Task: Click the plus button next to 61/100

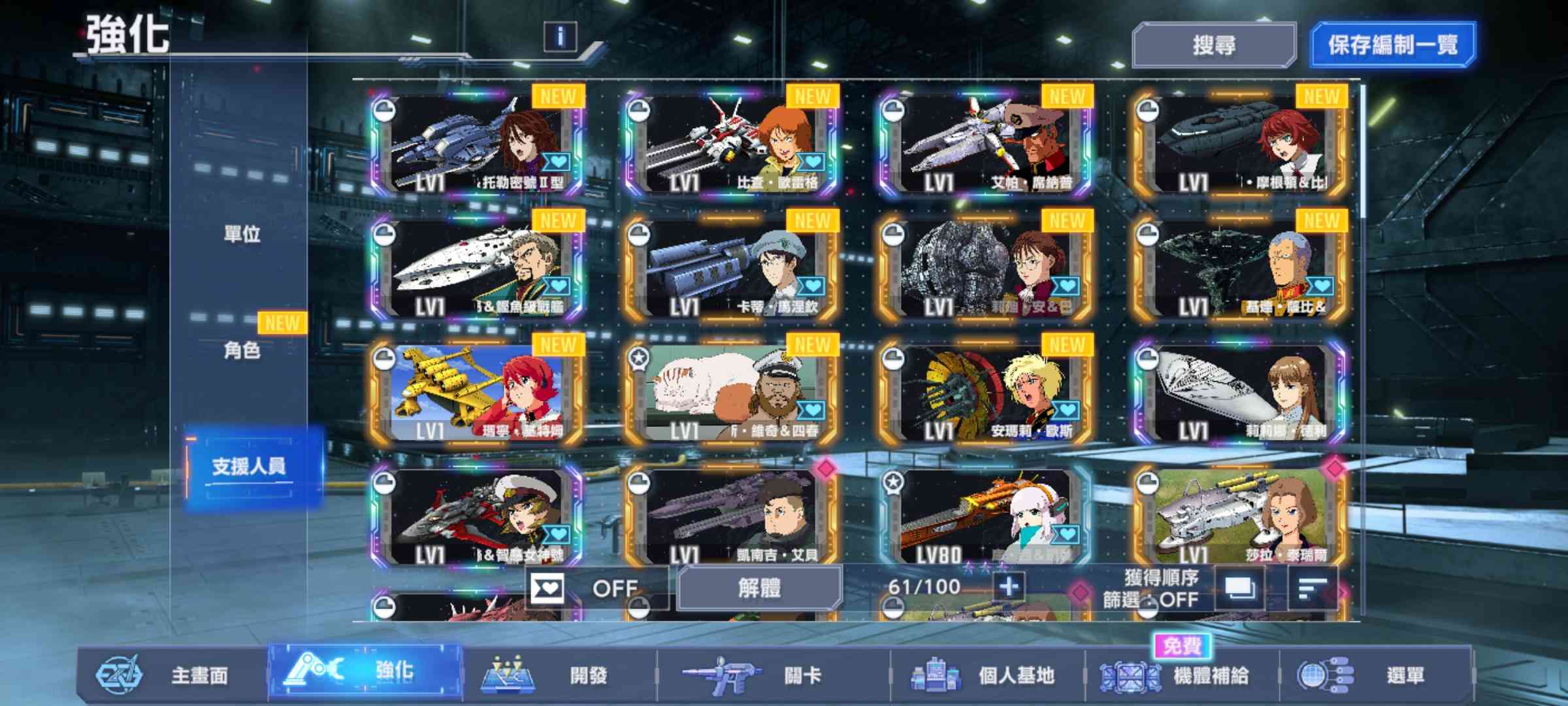Action: pos(1009,588)
